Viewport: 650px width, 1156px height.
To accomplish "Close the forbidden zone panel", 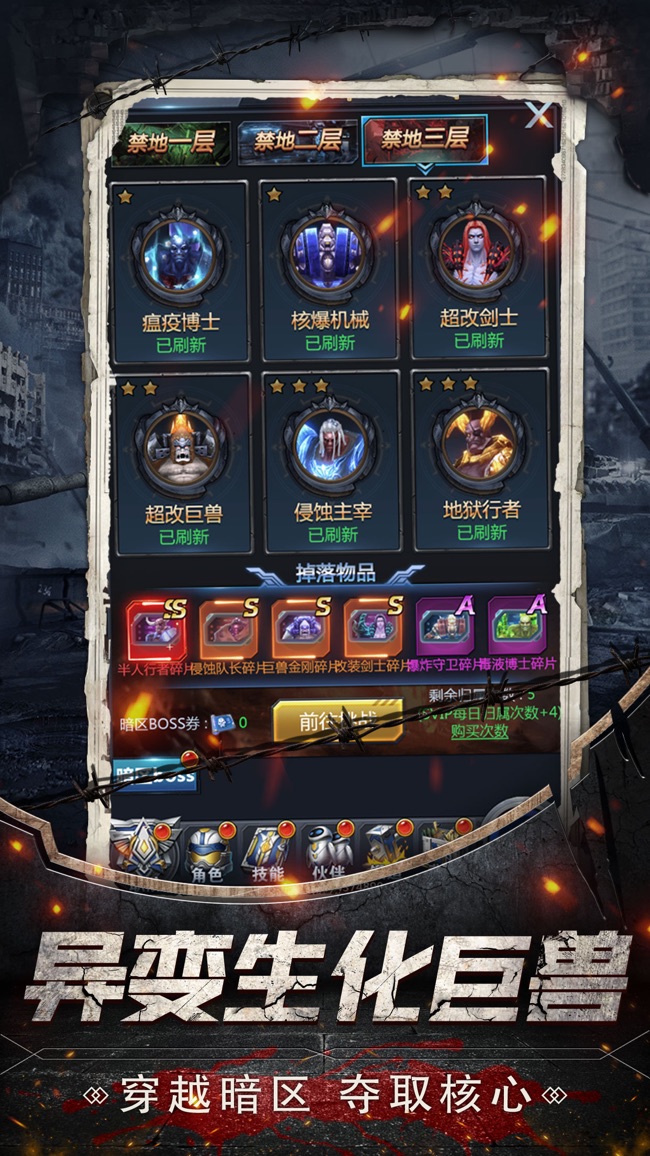I will (x=539, y=114).
